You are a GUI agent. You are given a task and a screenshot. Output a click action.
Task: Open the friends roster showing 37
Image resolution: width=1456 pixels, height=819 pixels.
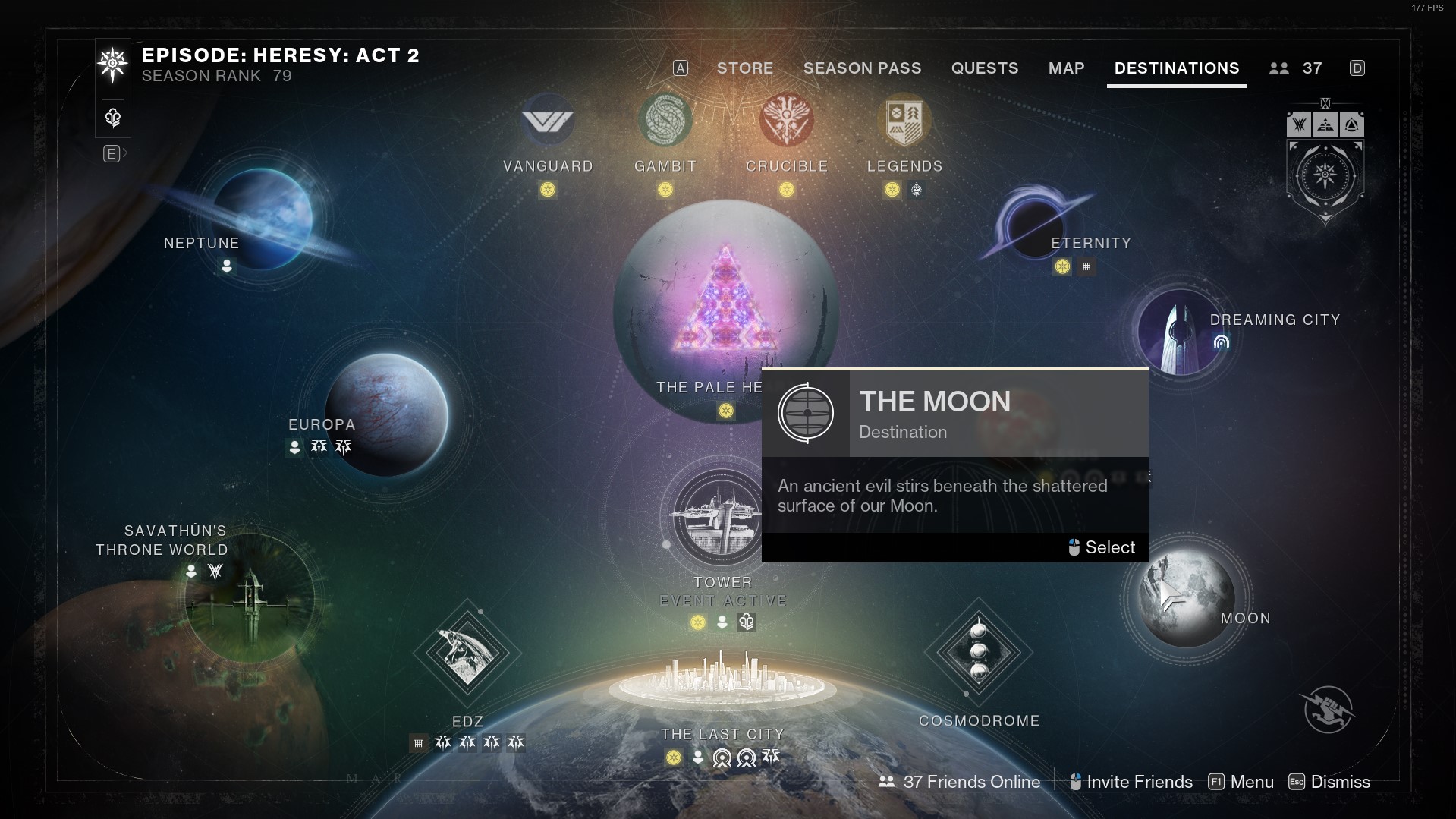click(x=1296, y=68)
